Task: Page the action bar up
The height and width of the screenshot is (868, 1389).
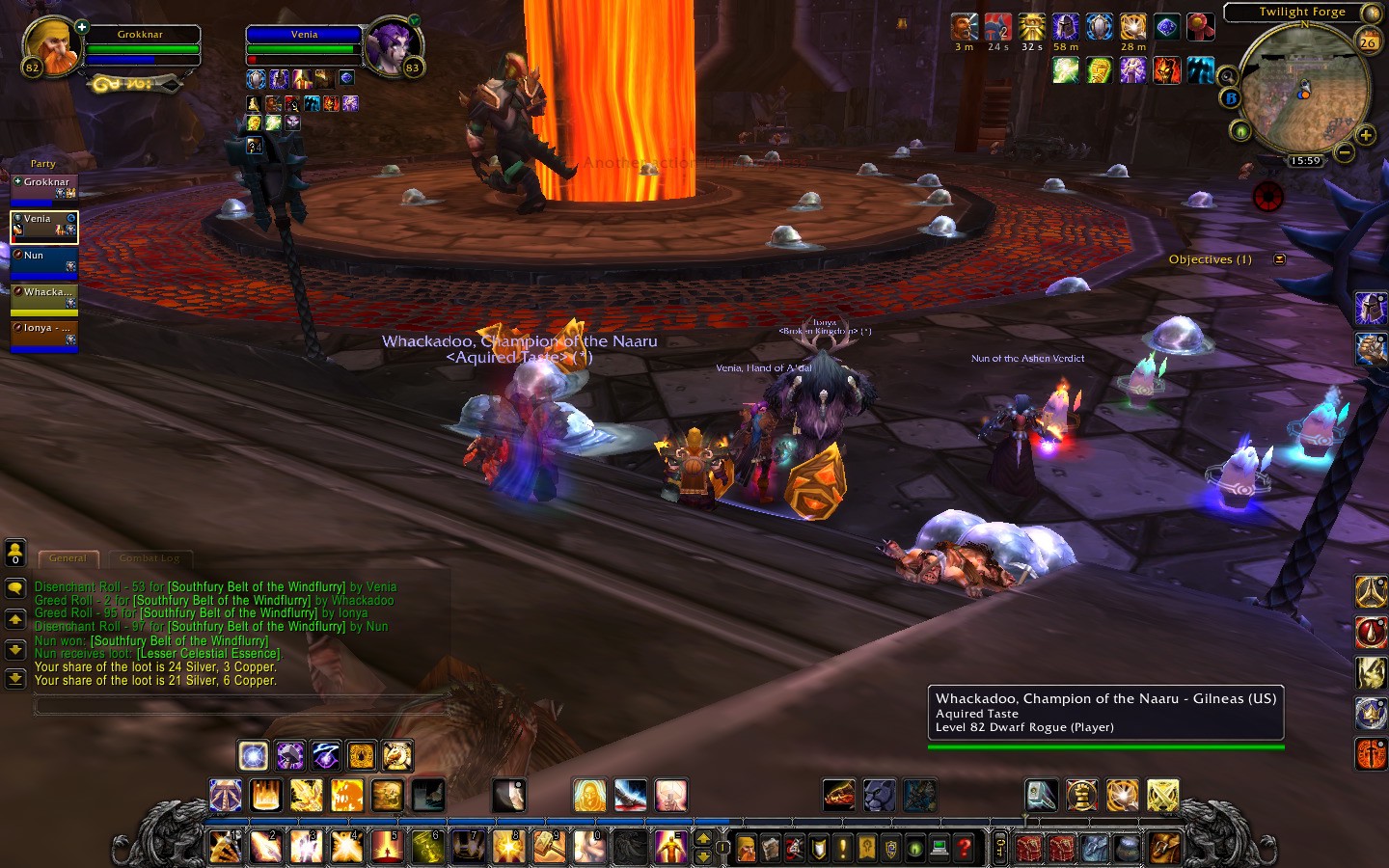Action: tap(703, 839)
